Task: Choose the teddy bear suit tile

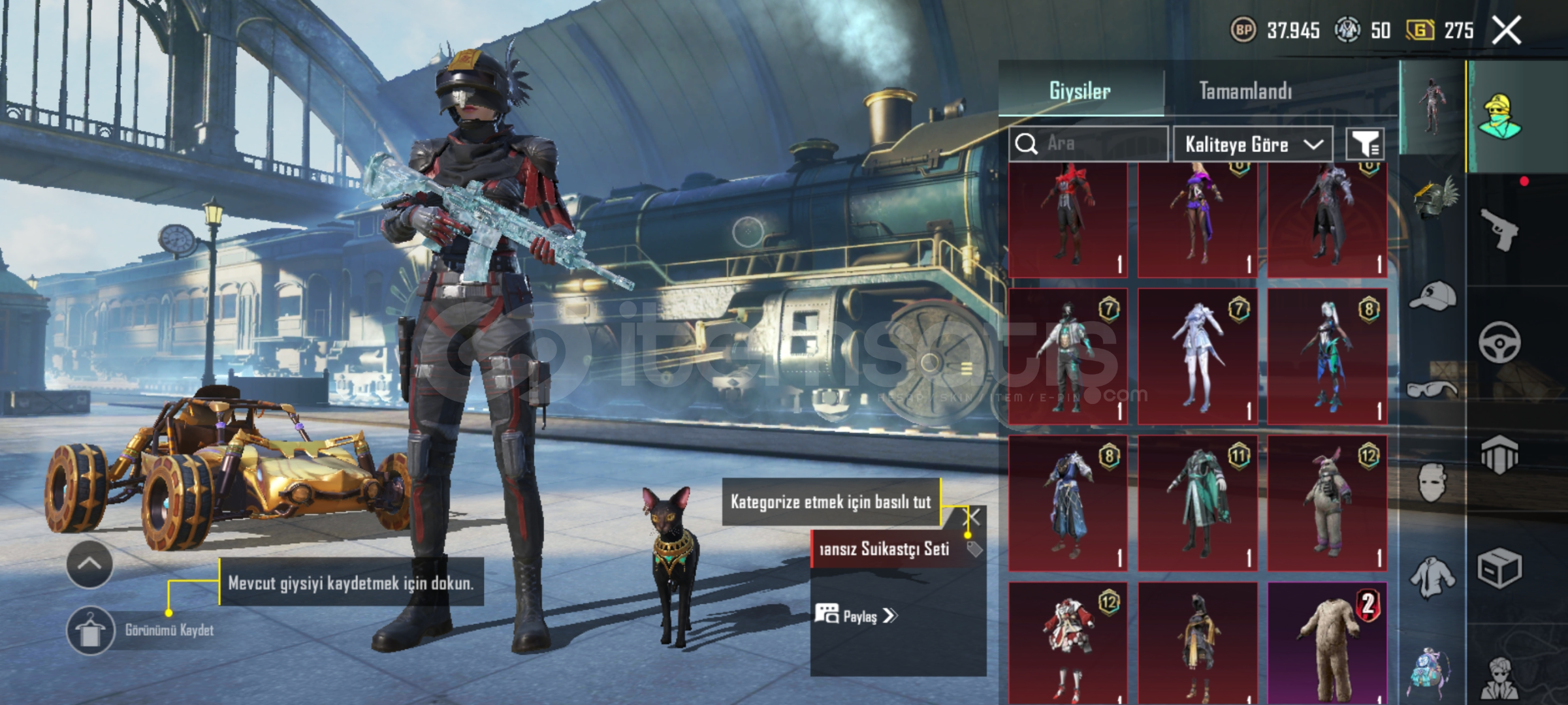Action: [x=1327, y=643]
